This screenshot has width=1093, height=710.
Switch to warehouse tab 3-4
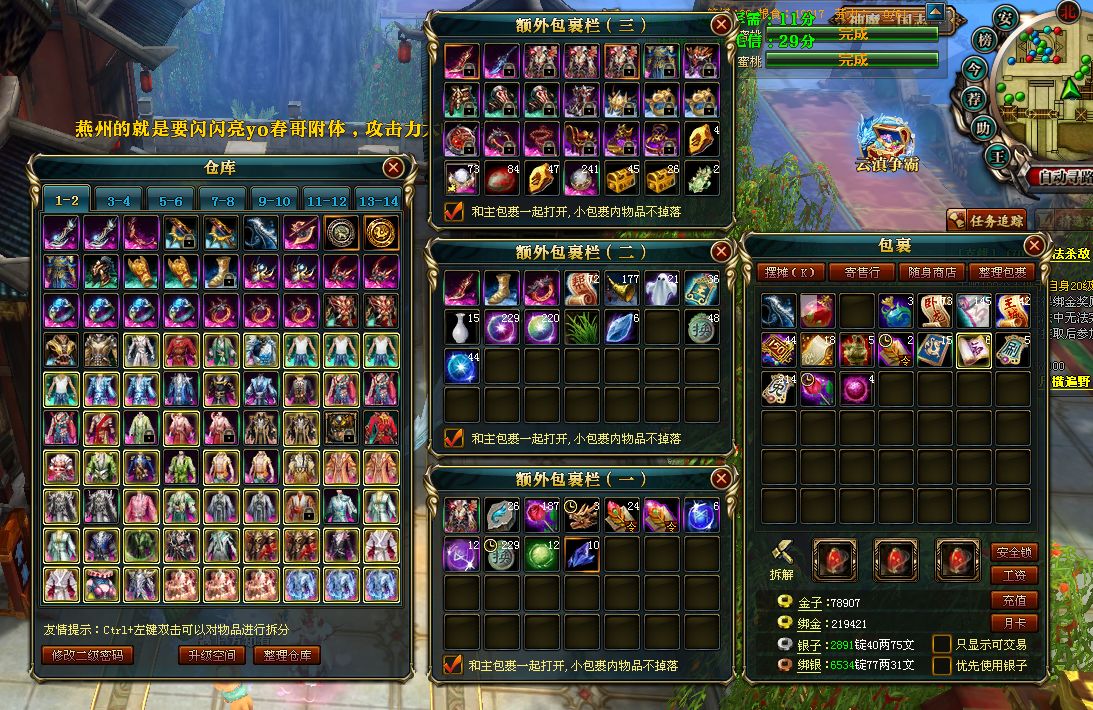tap(118, 200)
